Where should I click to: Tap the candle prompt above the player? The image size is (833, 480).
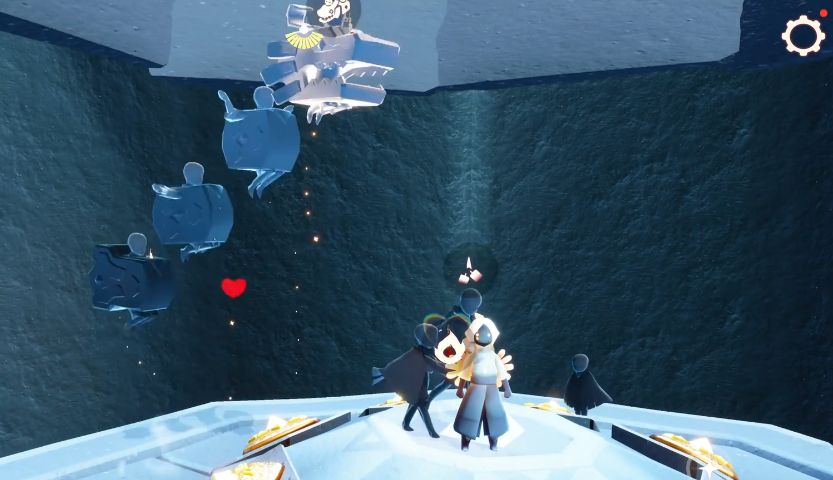tap(469, 270)
